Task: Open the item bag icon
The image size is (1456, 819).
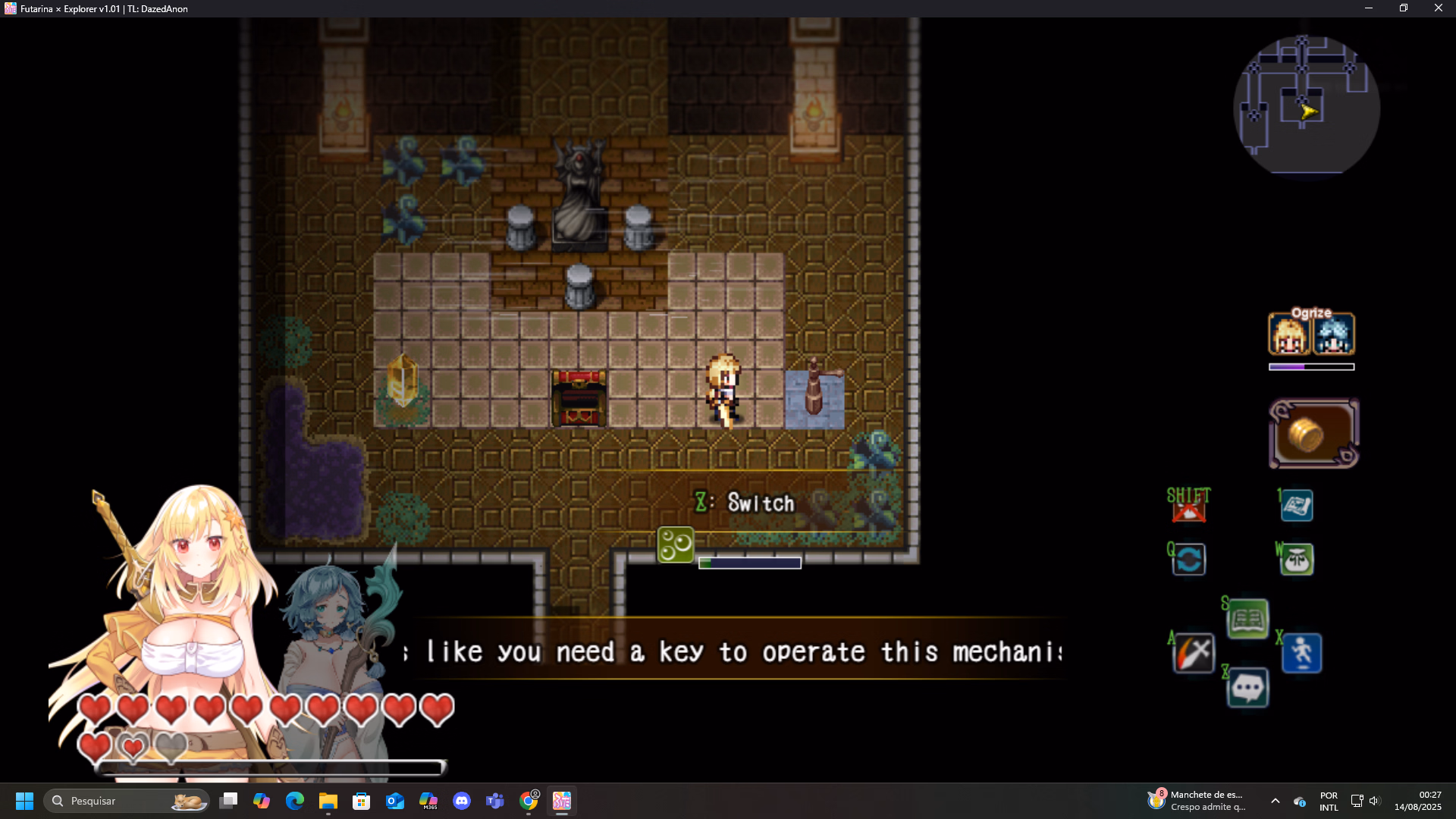Action: [1297, 560]
